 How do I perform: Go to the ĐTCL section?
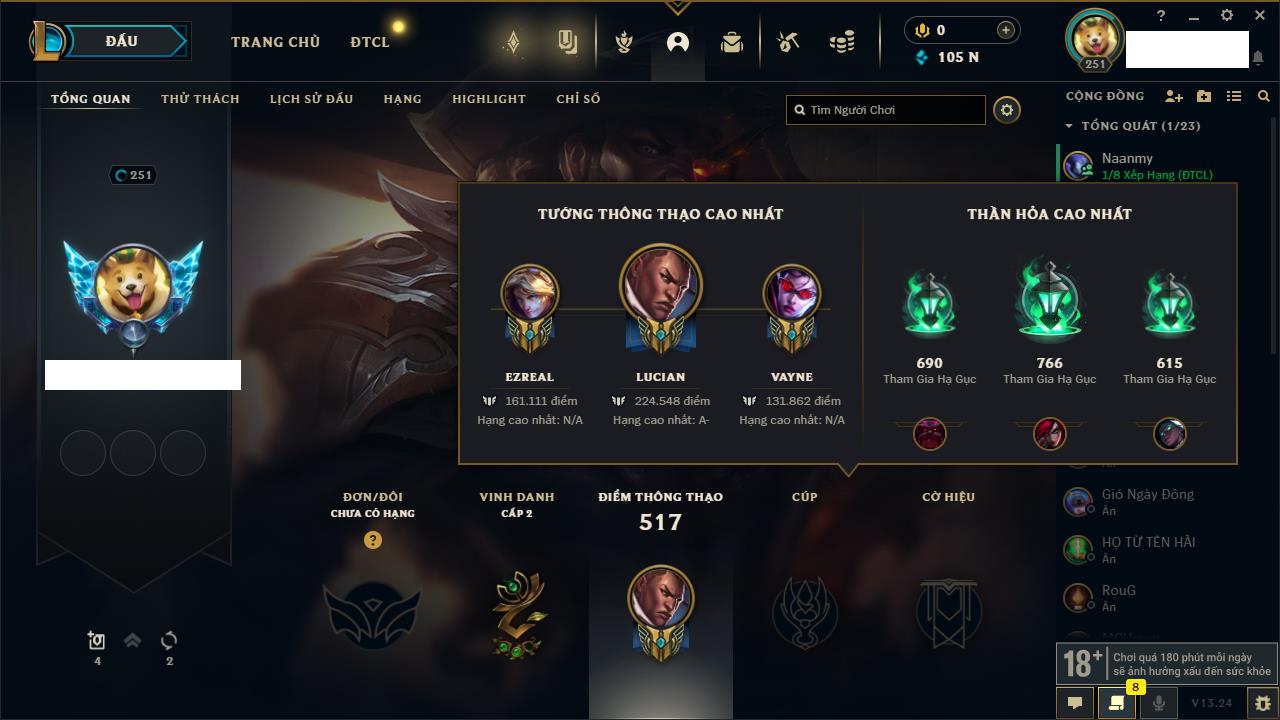coord(370,42)
